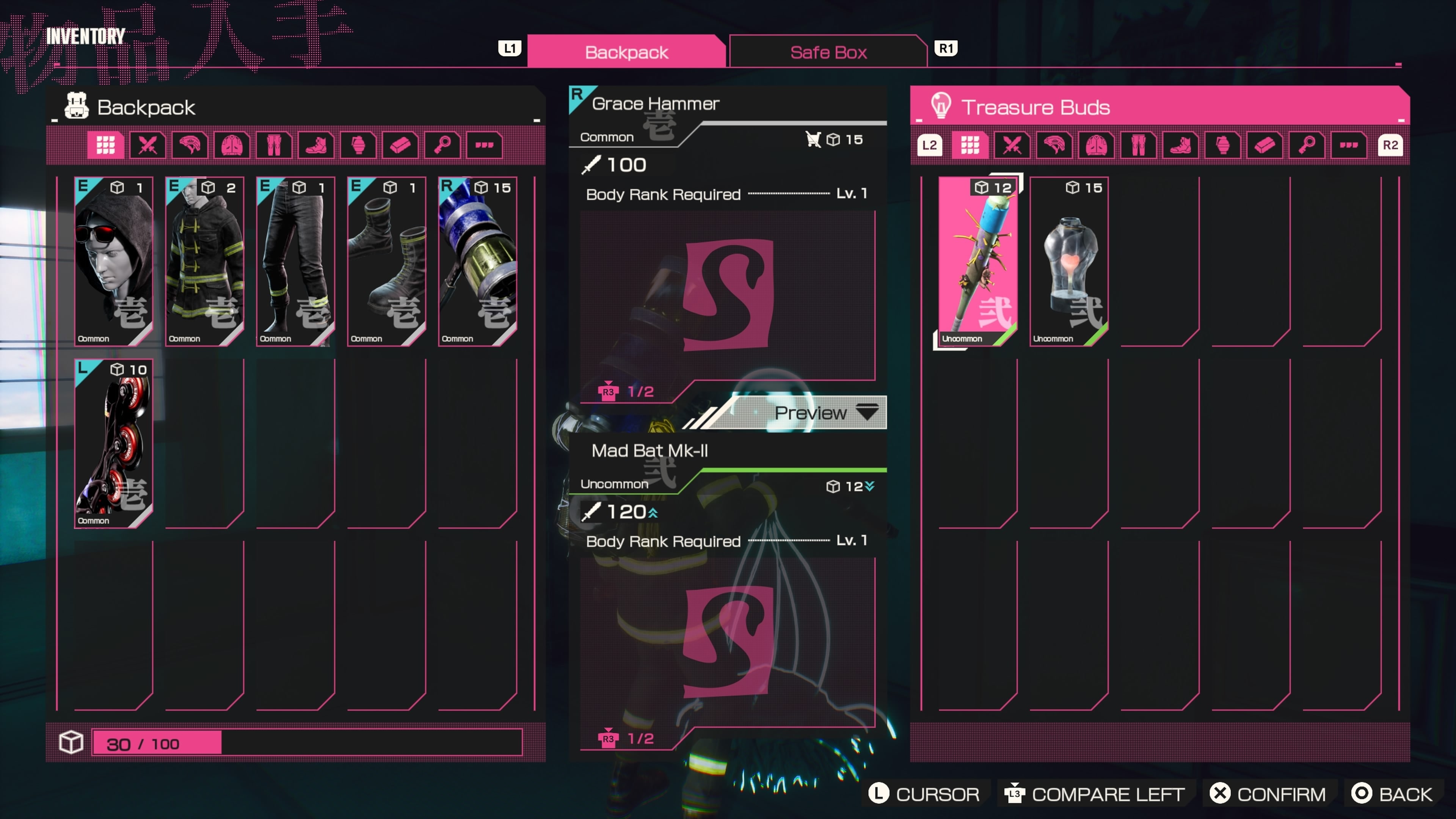
Task: Select the ingot materials filter in Treasure Buds
Action: tap(1265, 145)
